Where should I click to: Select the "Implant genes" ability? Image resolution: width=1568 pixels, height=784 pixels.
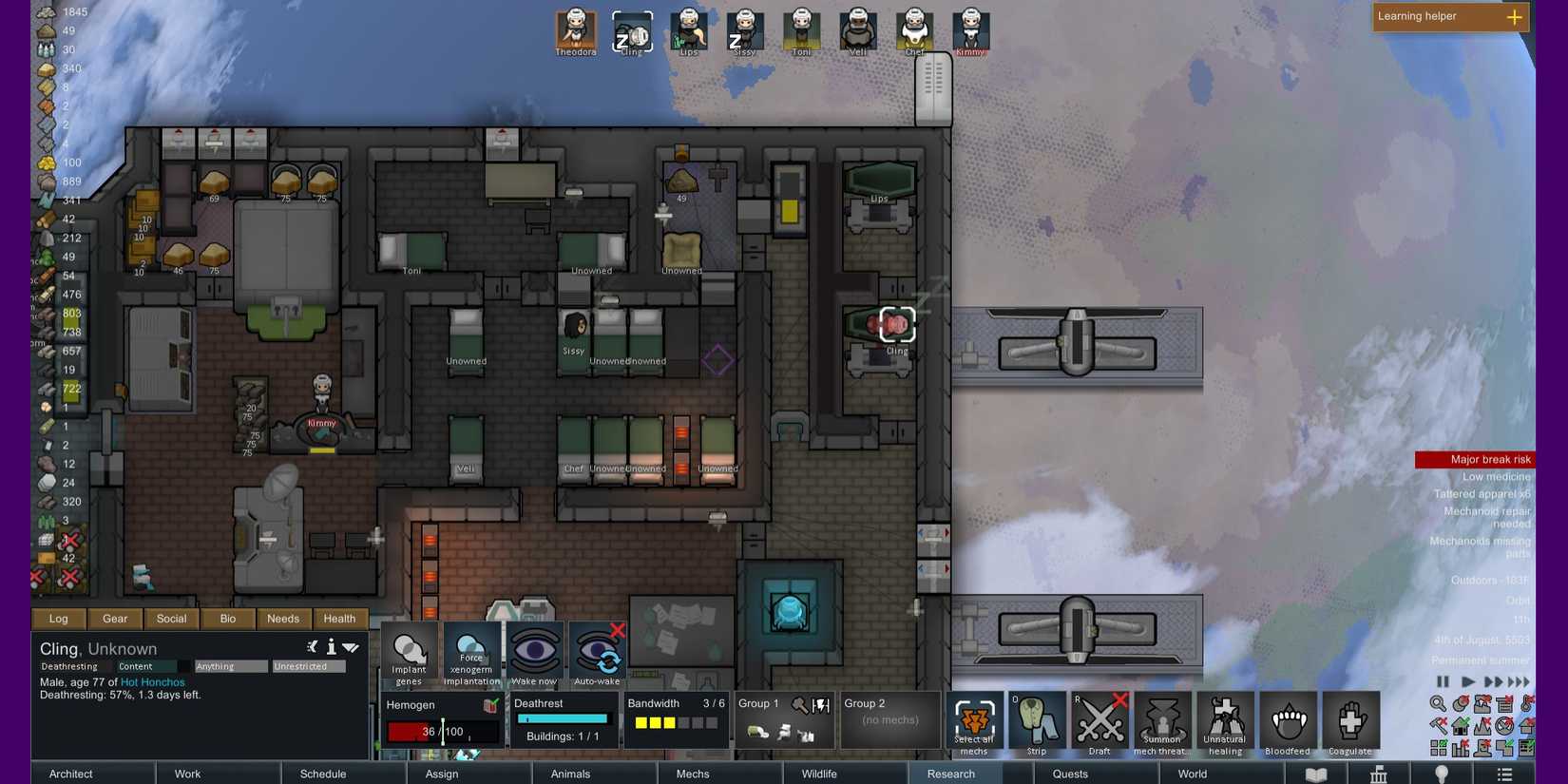[x=409, y=653]
